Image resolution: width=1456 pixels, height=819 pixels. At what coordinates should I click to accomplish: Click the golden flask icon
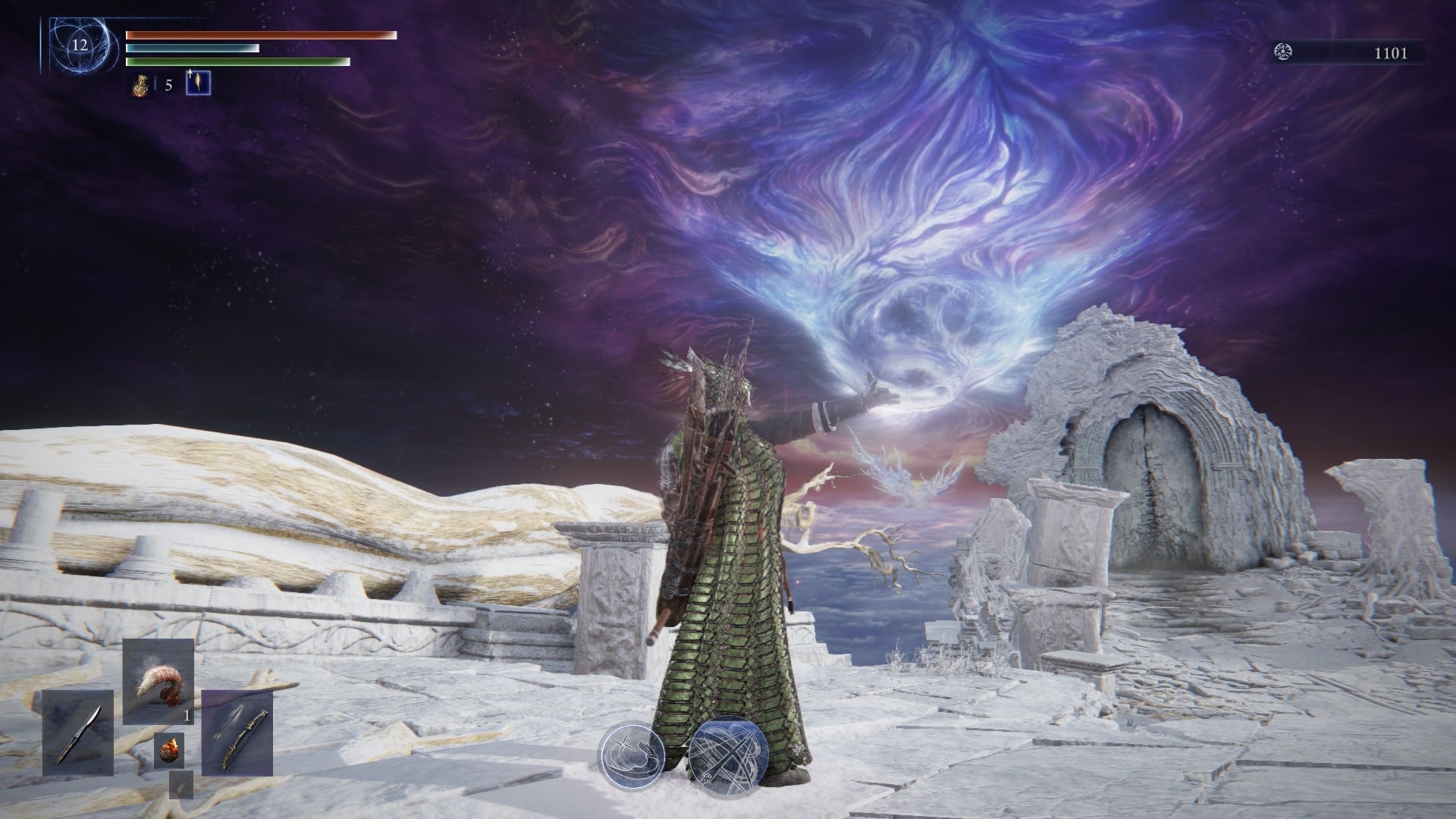pyautogui.click(x=139, y=84)
